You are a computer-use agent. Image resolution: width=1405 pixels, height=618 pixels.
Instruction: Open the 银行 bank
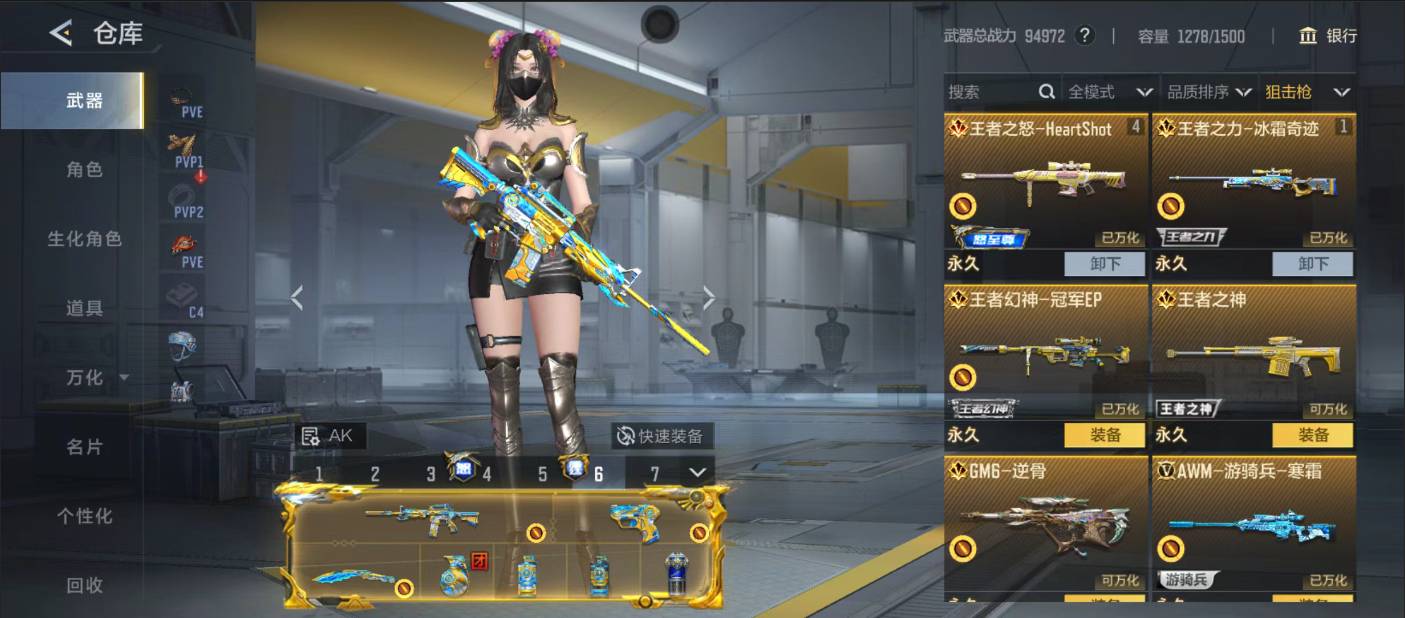pos(1329,36)
